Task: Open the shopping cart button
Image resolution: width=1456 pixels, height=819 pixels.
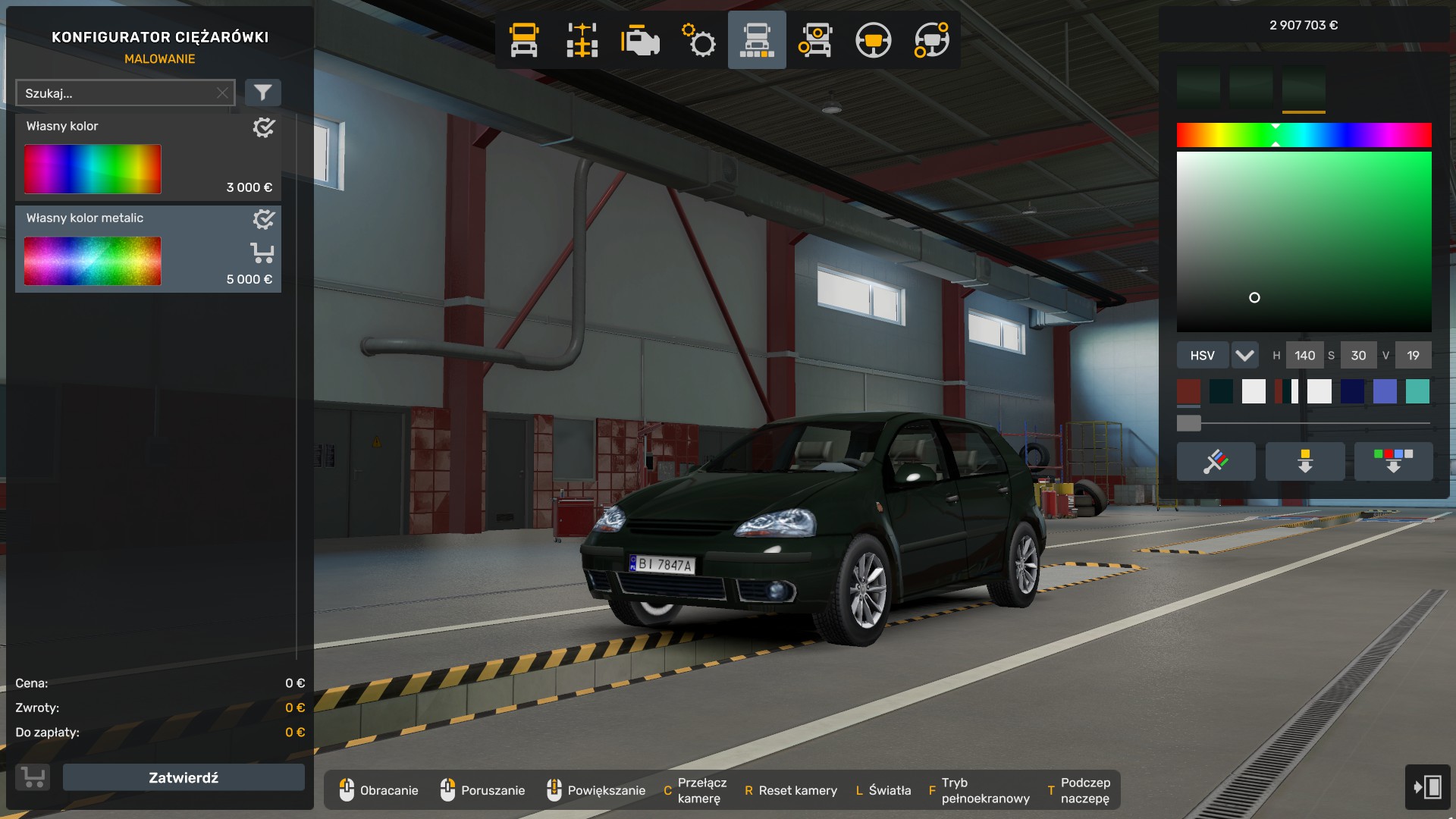Action: click(33, 777)
